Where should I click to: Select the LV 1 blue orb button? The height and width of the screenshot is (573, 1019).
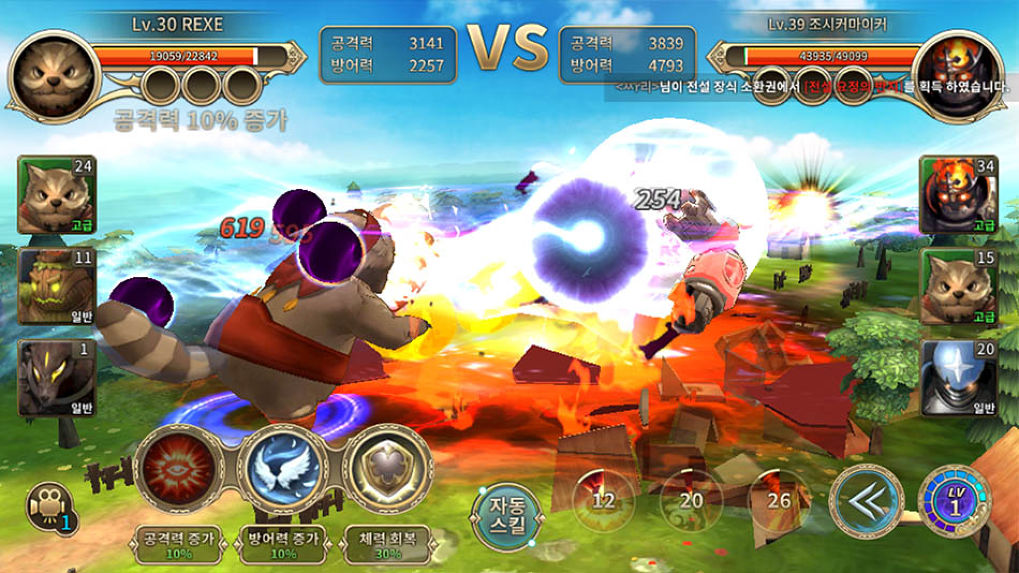pyautogui.click(x=953, y=500)
